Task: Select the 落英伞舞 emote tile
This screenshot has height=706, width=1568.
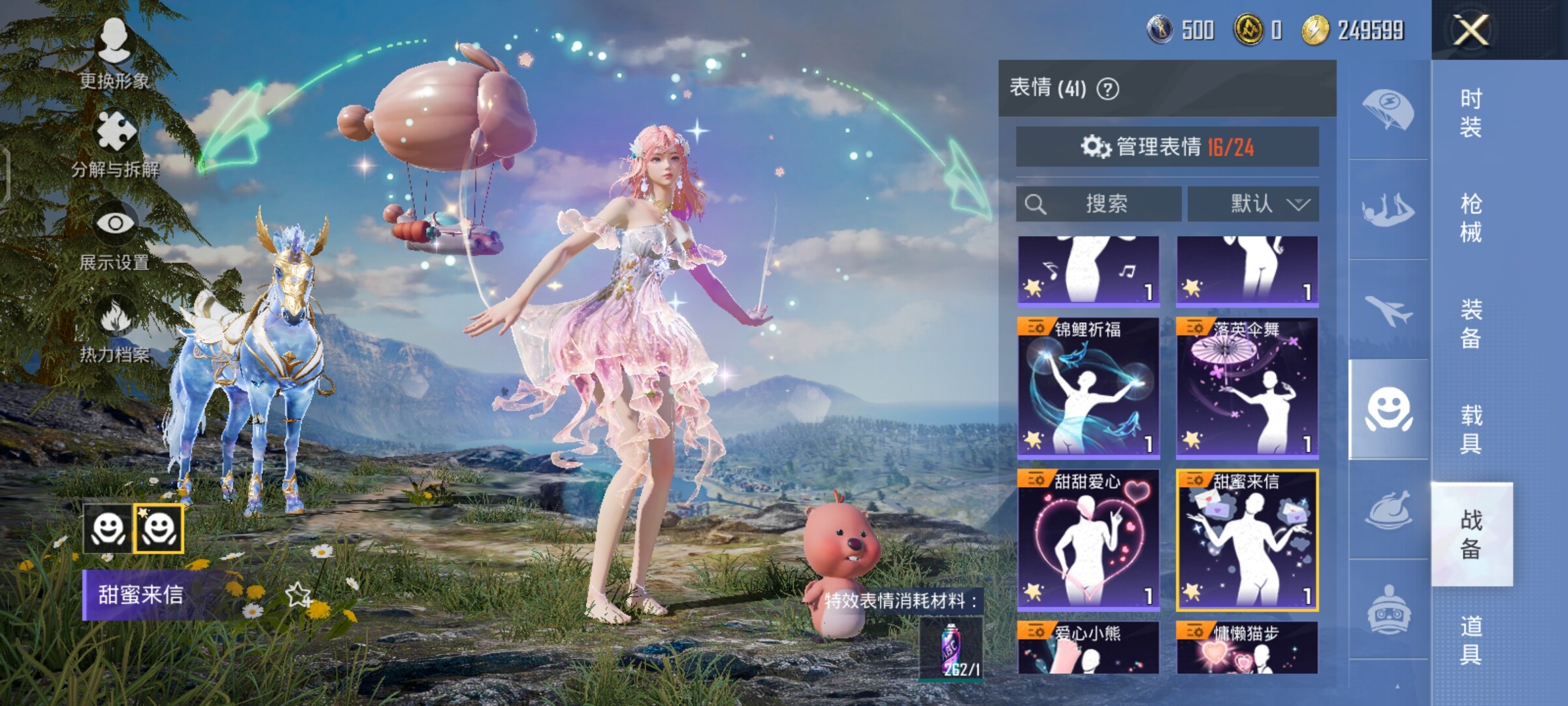Action: click(x=1247, y=387)
